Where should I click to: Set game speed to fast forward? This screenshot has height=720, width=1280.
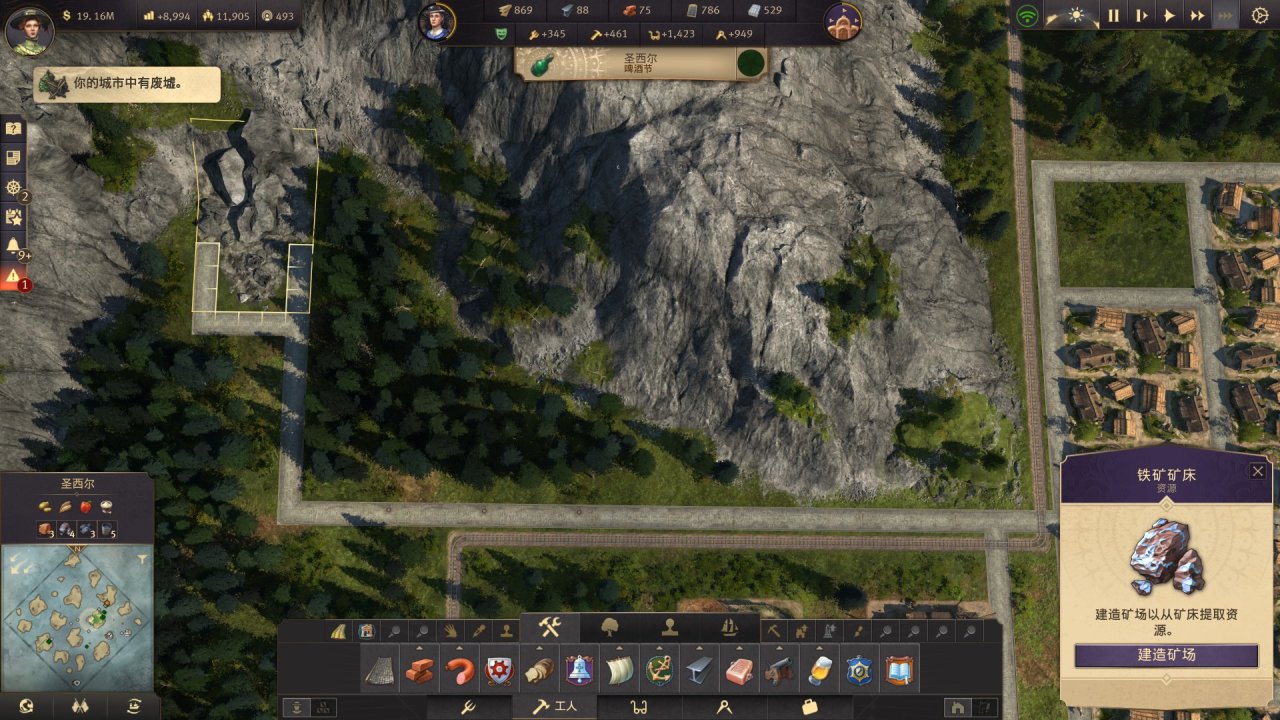click(x=1197, y=16)
